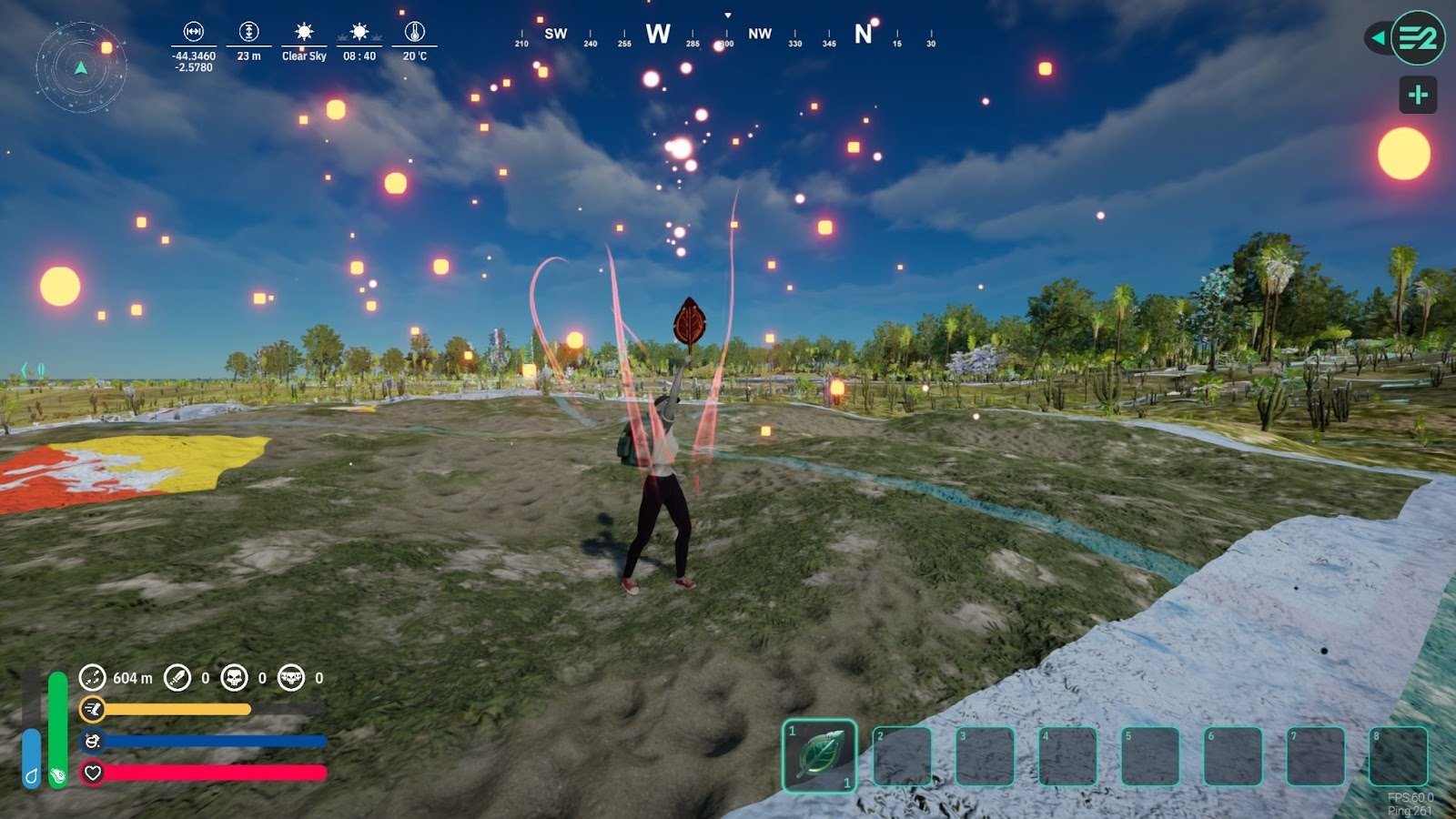Click the altitude indicator icon
The width and height of the screenshot is (1456, 819).
point(248,33)
